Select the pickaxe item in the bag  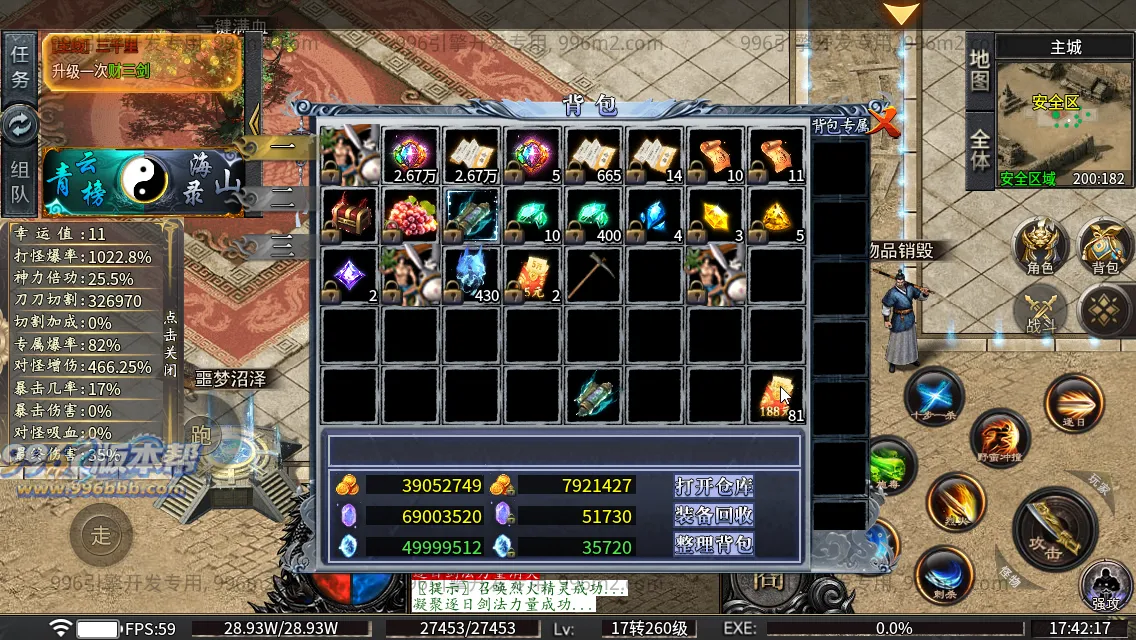point(593,274)
